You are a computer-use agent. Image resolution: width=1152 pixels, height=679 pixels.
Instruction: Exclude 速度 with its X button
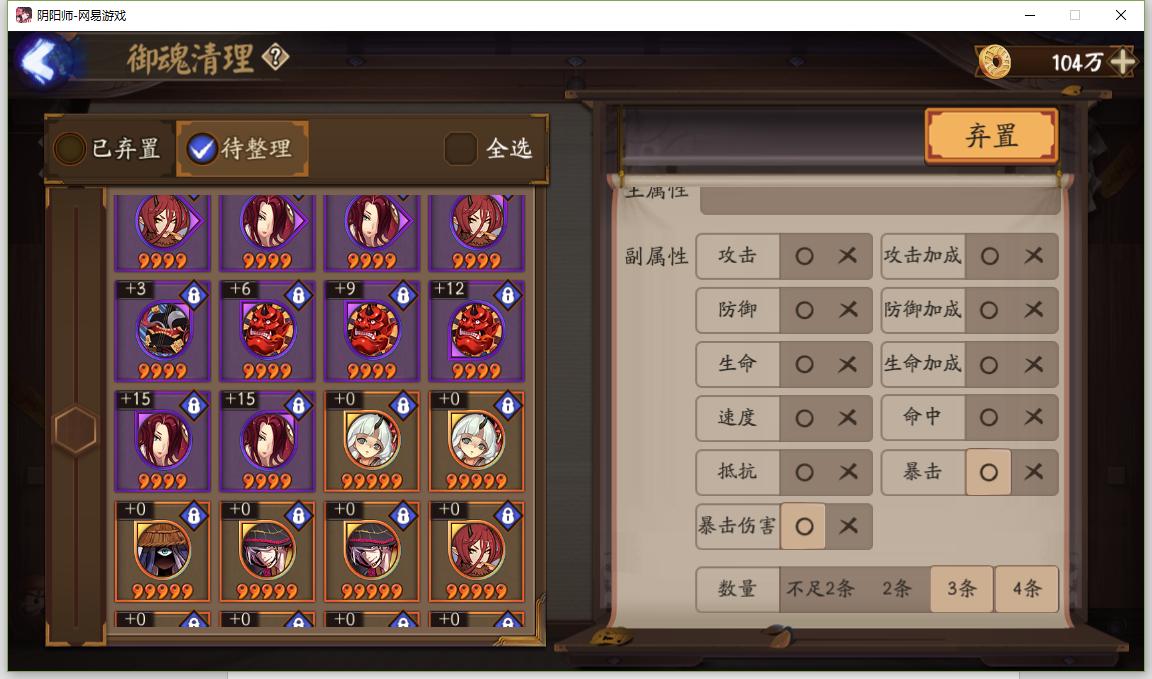[x=848, y=418]
